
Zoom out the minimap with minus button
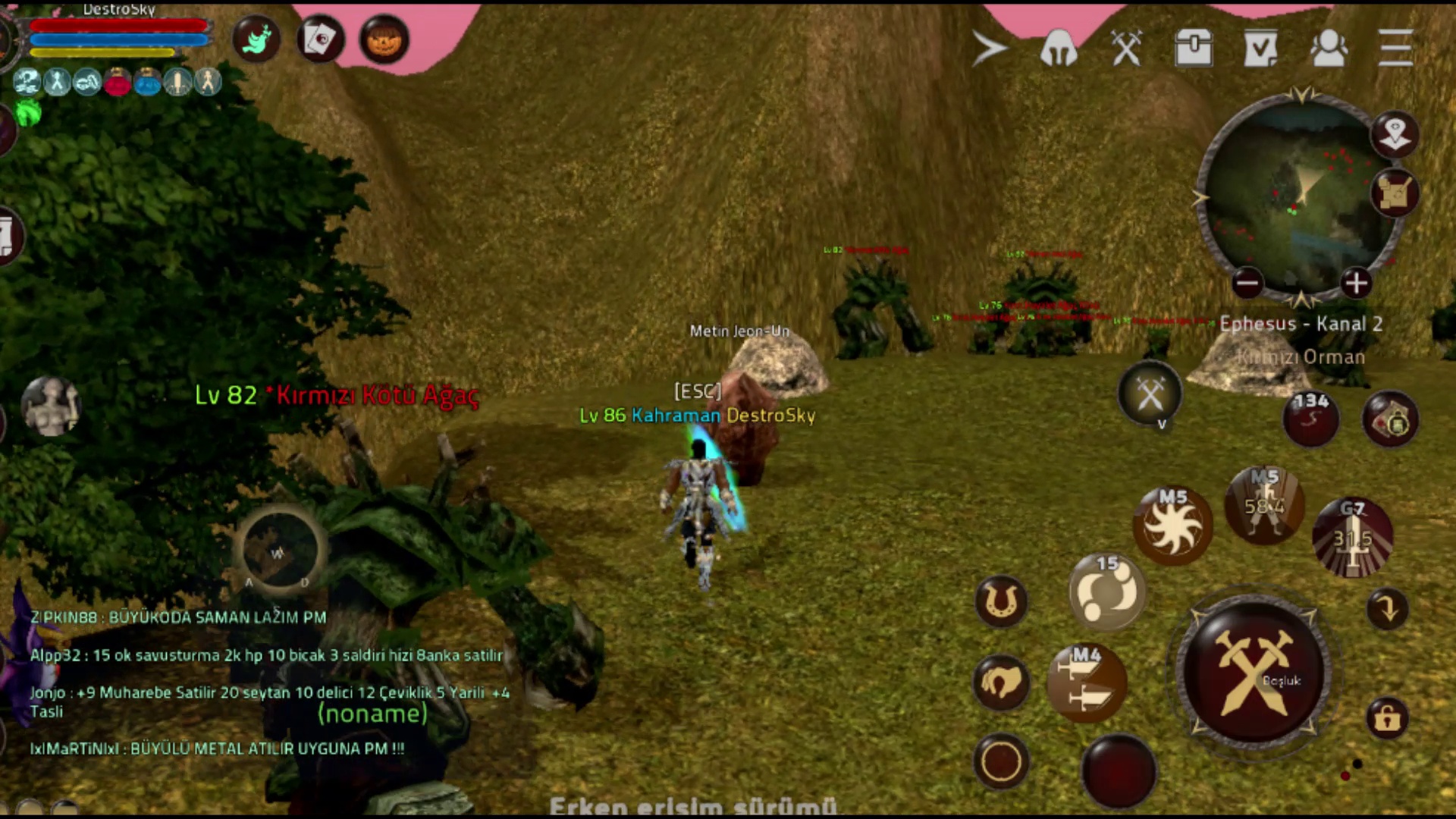pyautogui.click(x=1247, y=284)
